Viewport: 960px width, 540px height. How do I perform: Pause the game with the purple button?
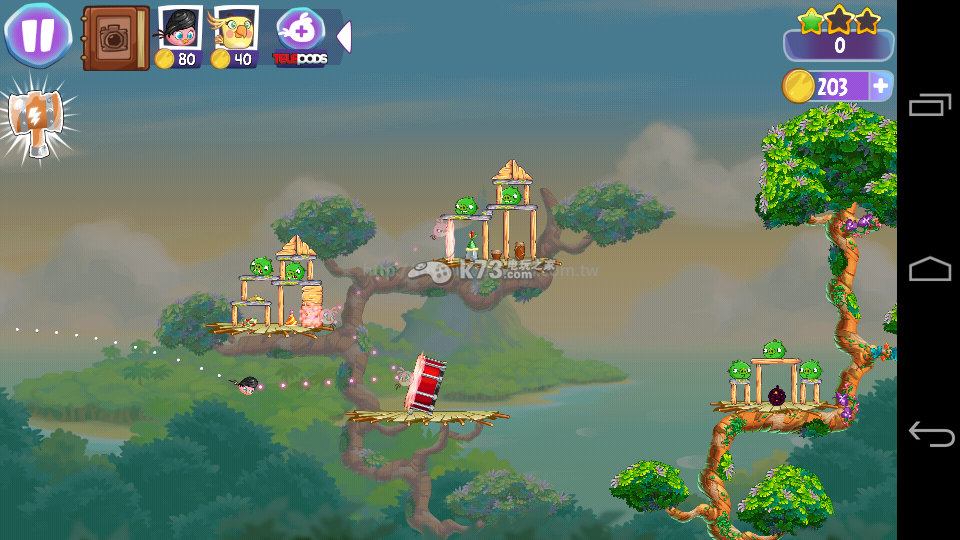(38, 35)
